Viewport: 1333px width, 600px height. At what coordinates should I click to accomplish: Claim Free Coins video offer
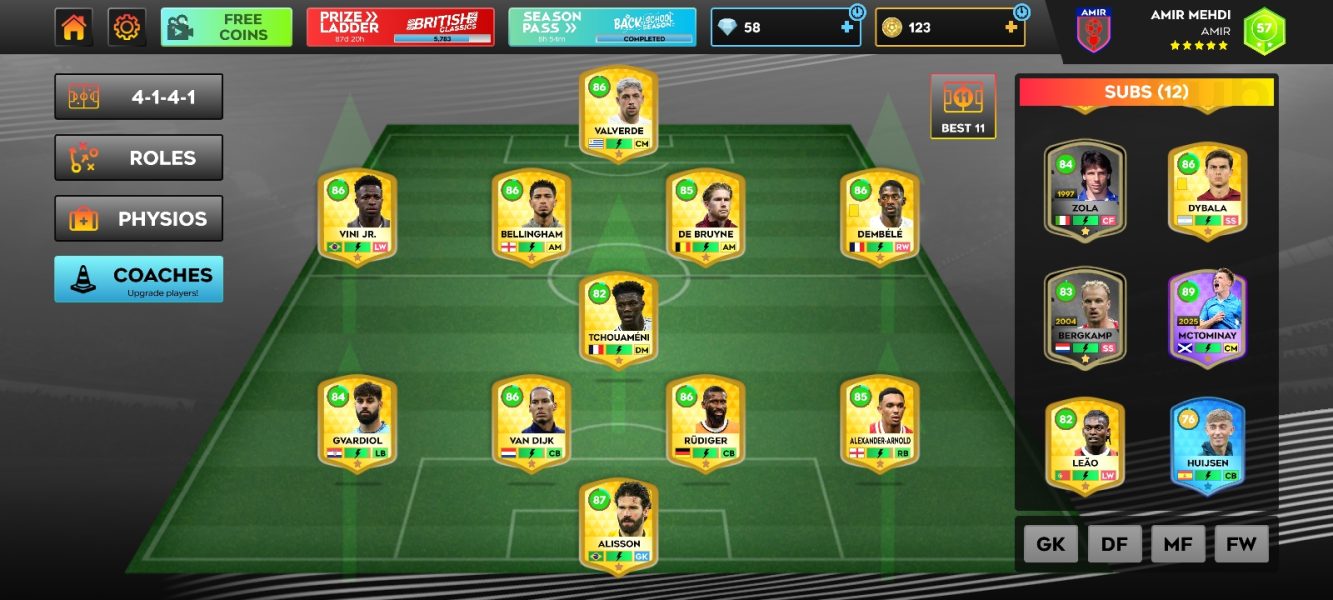[x=226, y=27]
